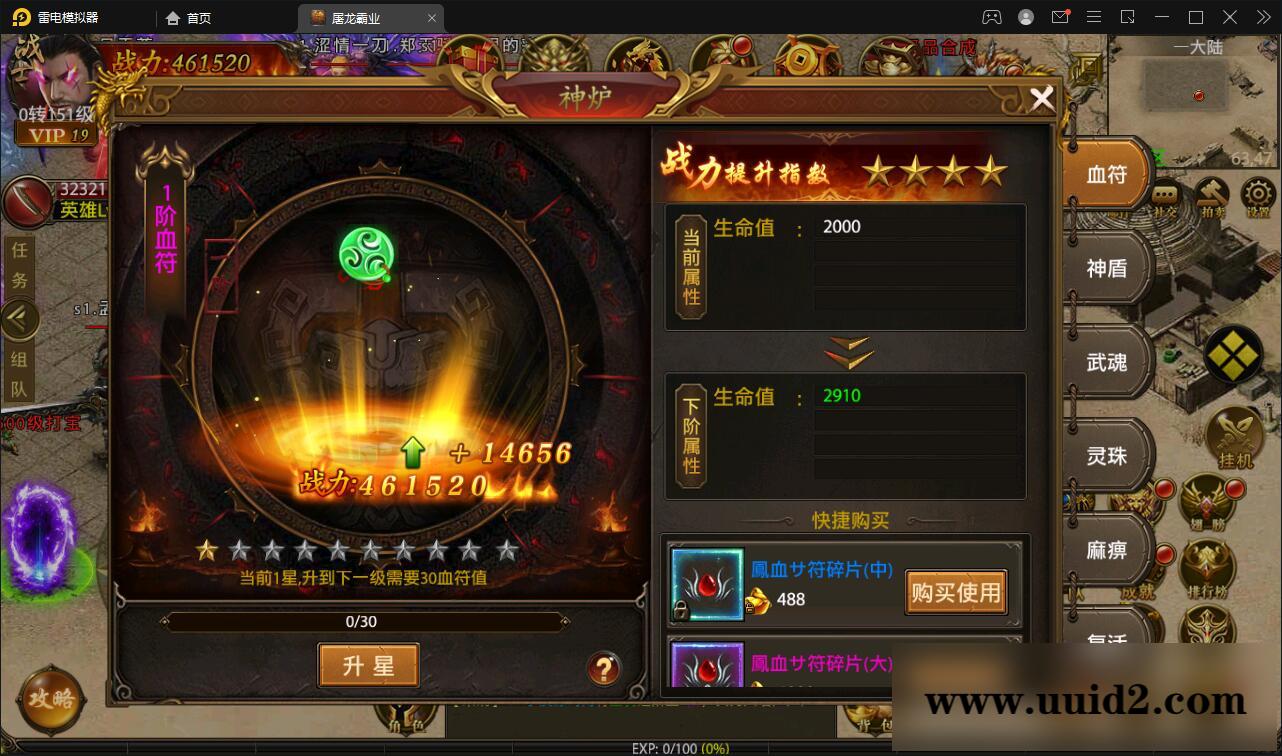Open the 任务 quest panel

[19, 266]
